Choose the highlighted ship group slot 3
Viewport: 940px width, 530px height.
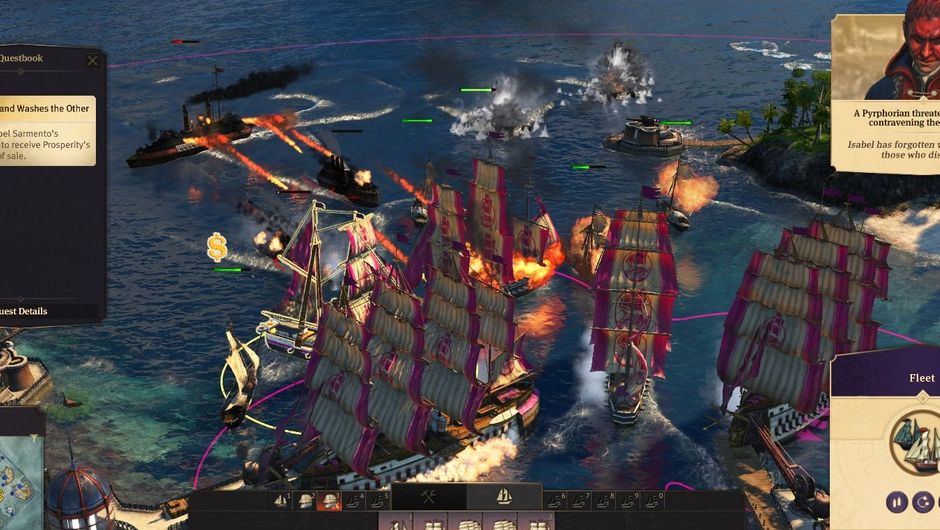[x=328, y=500]
